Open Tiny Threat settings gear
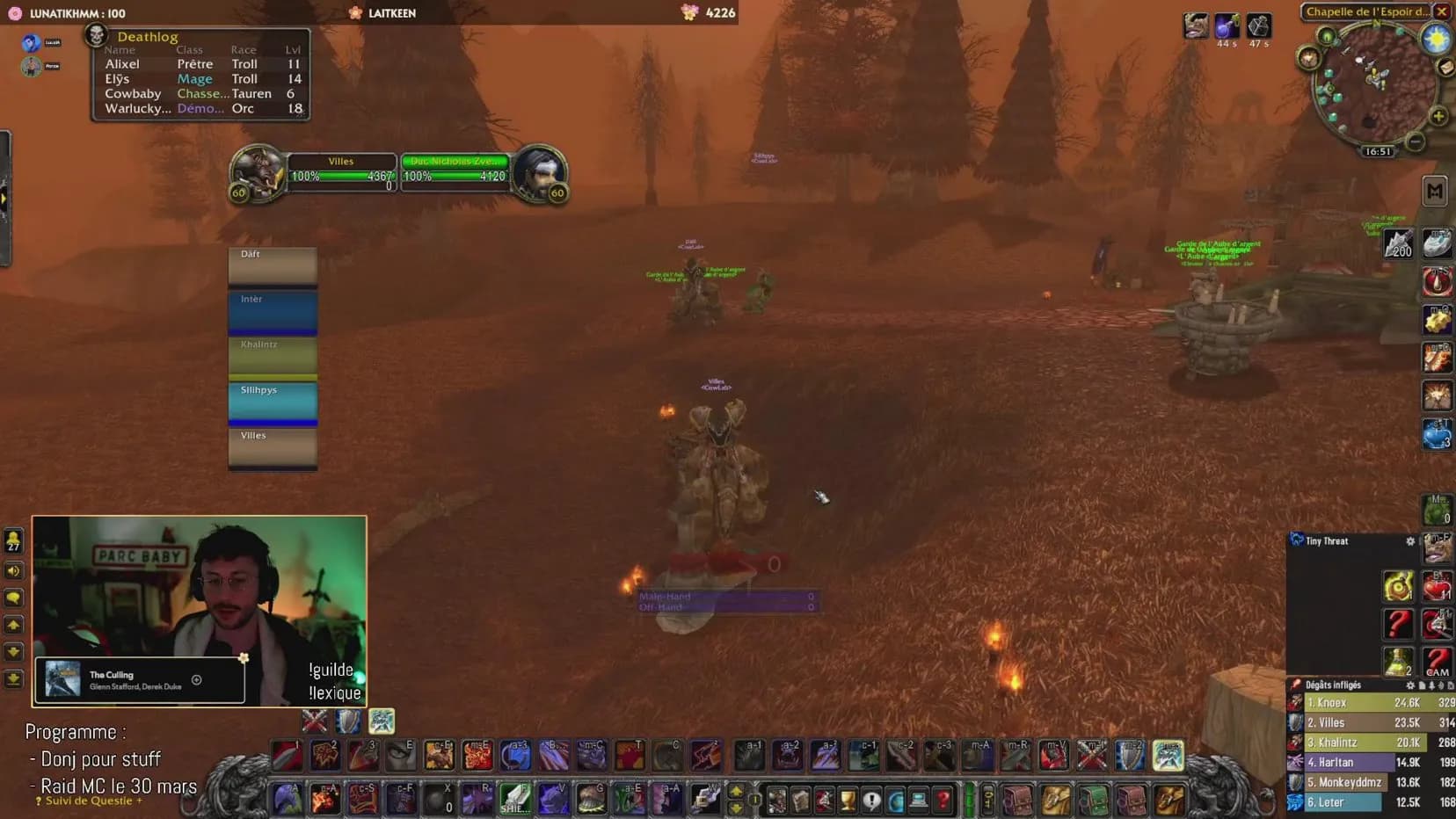 coord(1410,541)
